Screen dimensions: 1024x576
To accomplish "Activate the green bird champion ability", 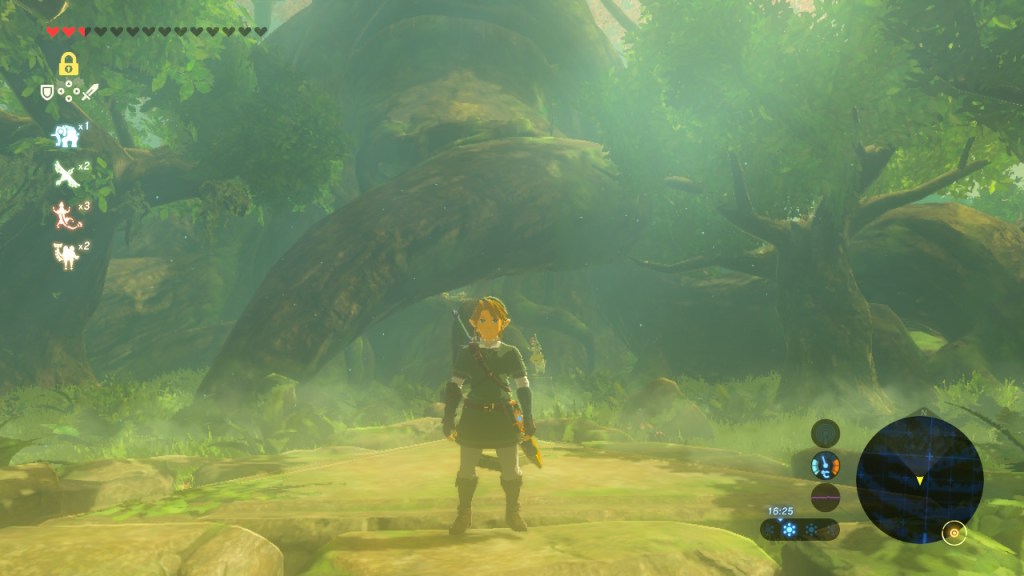I will pyautogui.click(x=65, y=173).
